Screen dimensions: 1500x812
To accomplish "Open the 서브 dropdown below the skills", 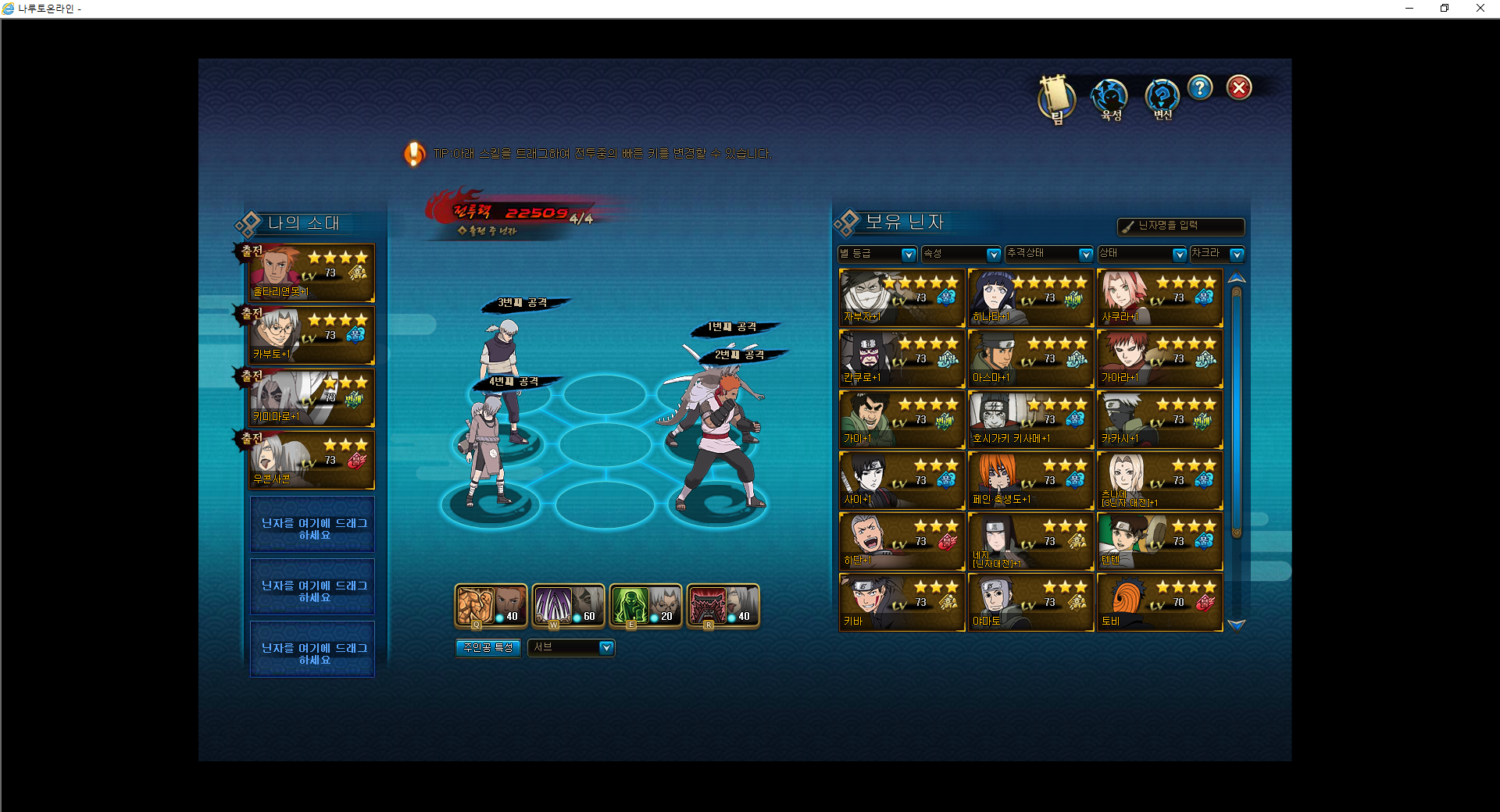I will [571, 648].
